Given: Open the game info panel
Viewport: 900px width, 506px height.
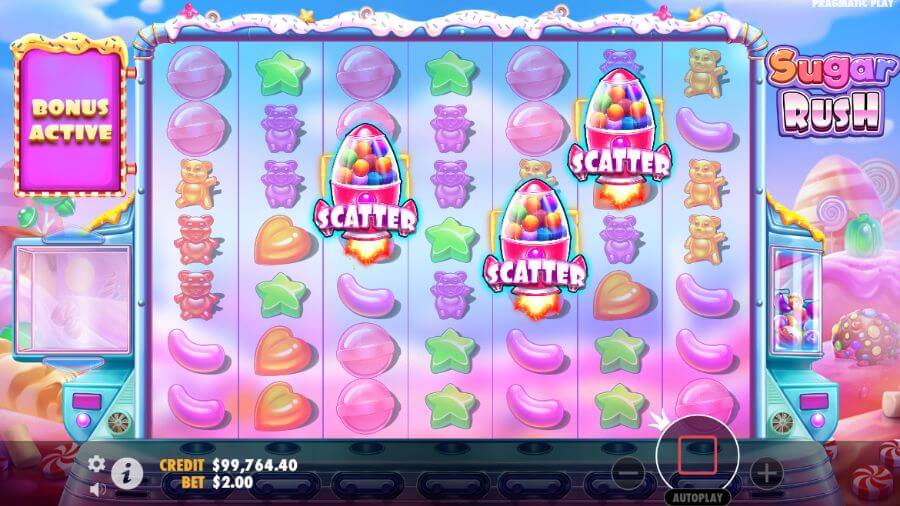Looking at the screenshot, I should pyautogui.click(x=126, y=473).
